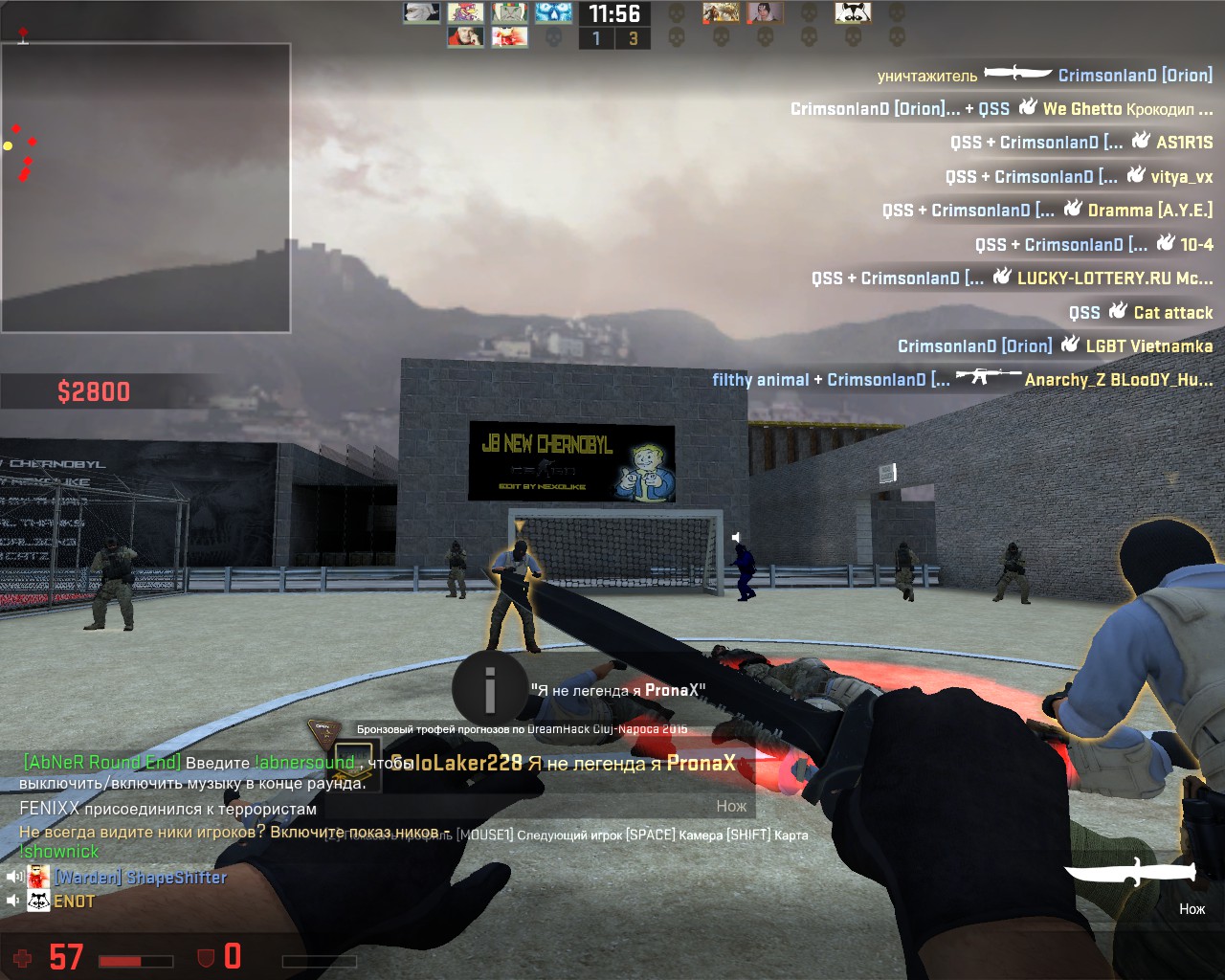Click ShapeShifter's voice chat speaker icon

(14, 877)
